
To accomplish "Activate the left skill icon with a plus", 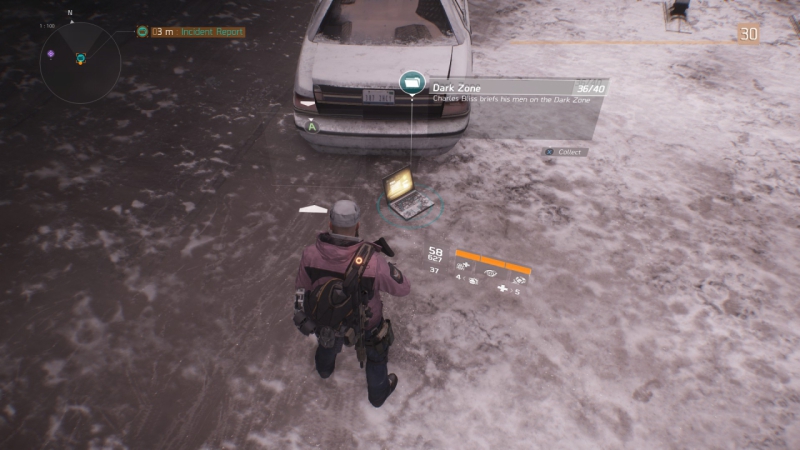I will pos(464,266).
